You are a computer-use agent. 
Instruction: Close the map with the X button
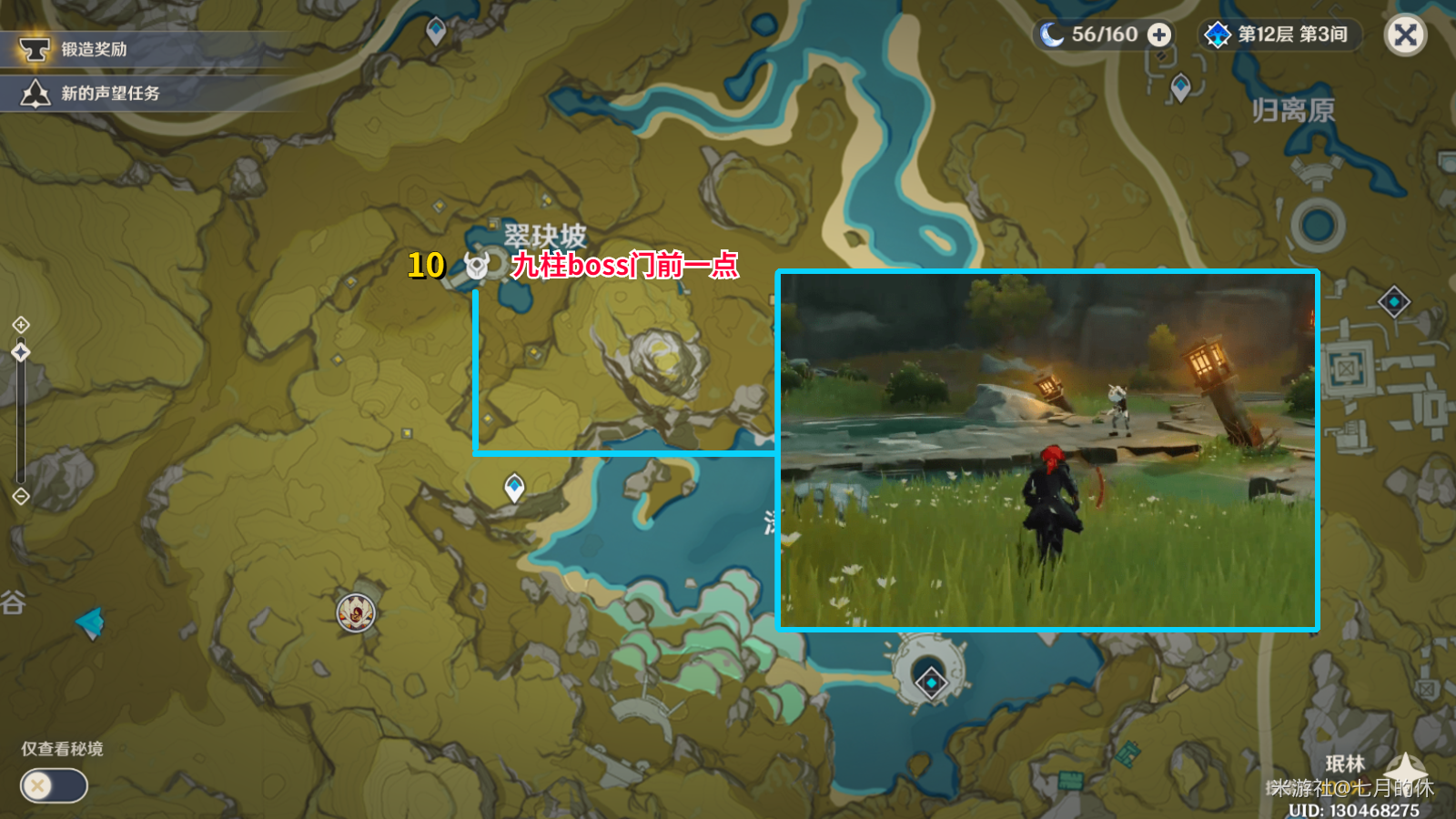pyautogui.click(x=1405, y=35)
